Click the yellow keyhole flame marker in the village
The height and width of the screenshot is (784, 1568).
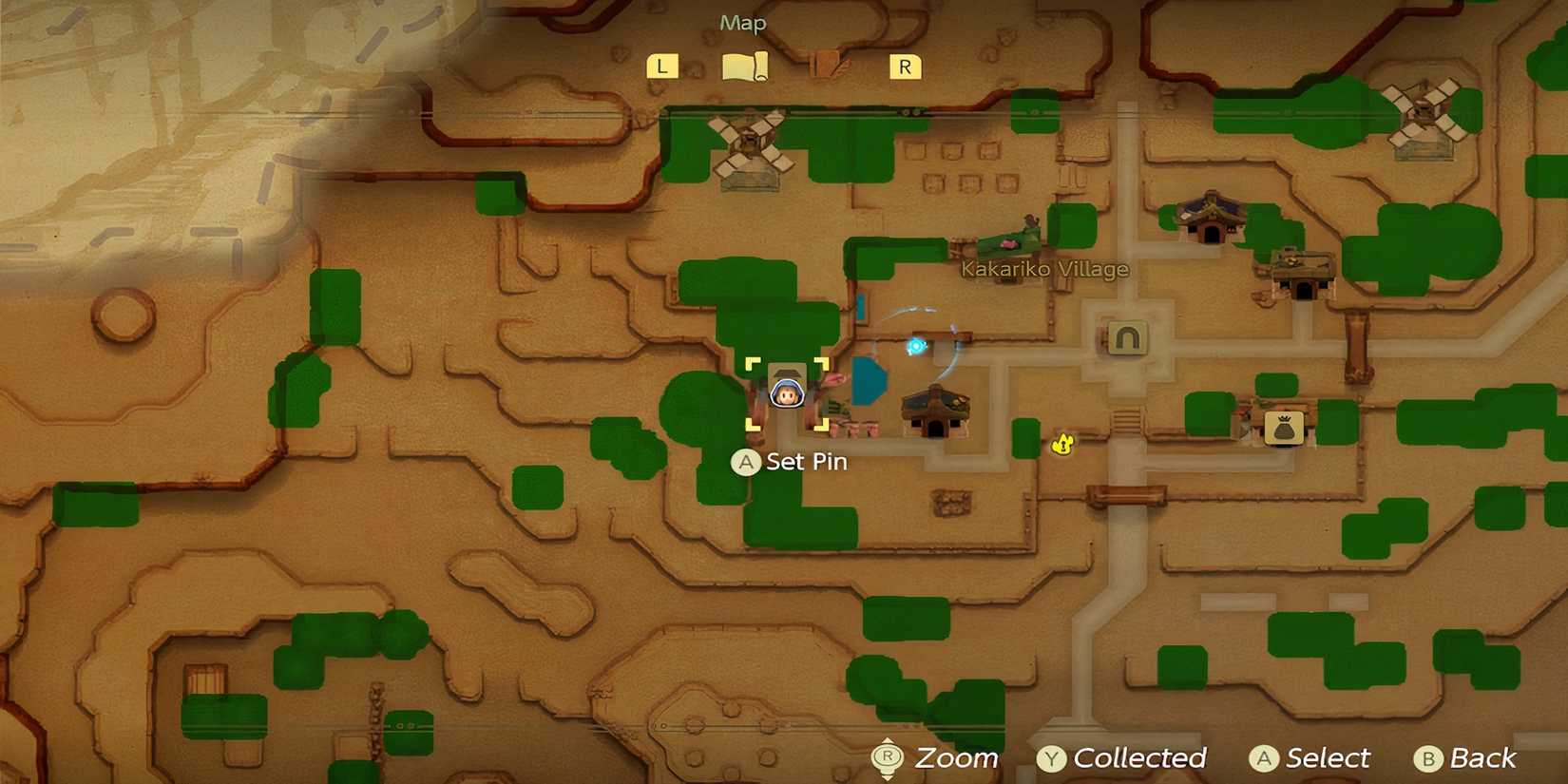[1061, 443]
